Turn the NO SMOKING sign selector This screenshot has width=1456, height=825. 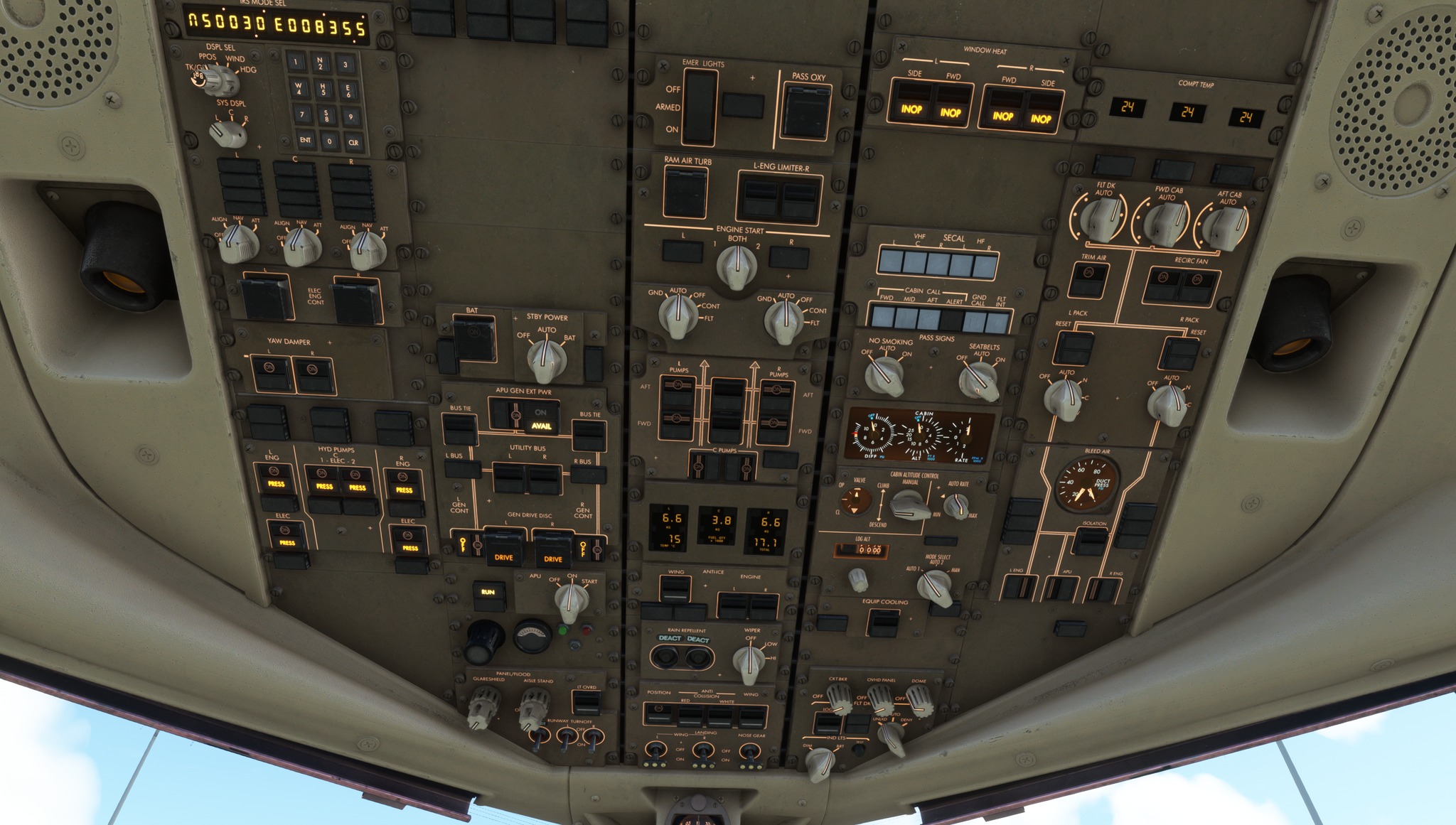click(x=884, y=374)
